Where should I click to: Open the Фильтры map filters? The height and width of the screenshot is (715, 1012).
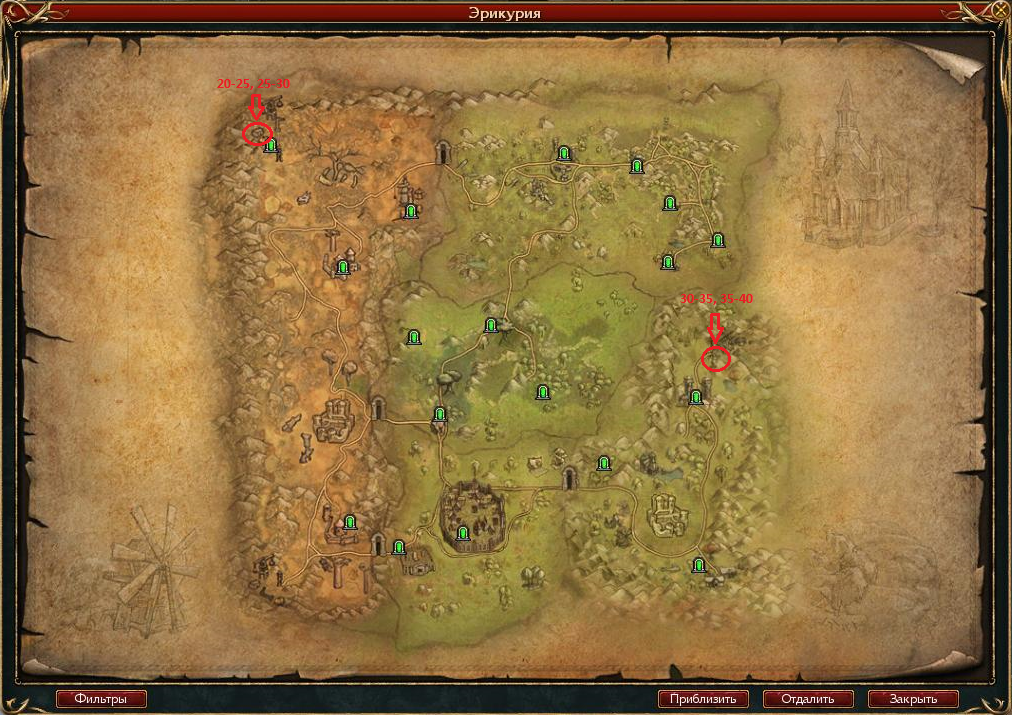[x=101, y=699]
